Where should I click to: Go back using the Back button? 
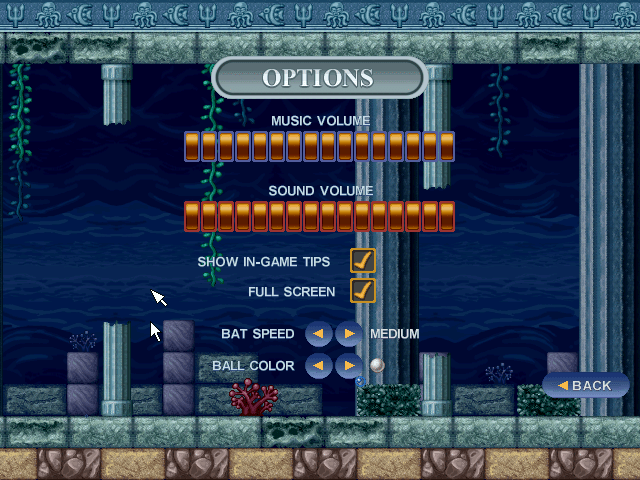586,385
